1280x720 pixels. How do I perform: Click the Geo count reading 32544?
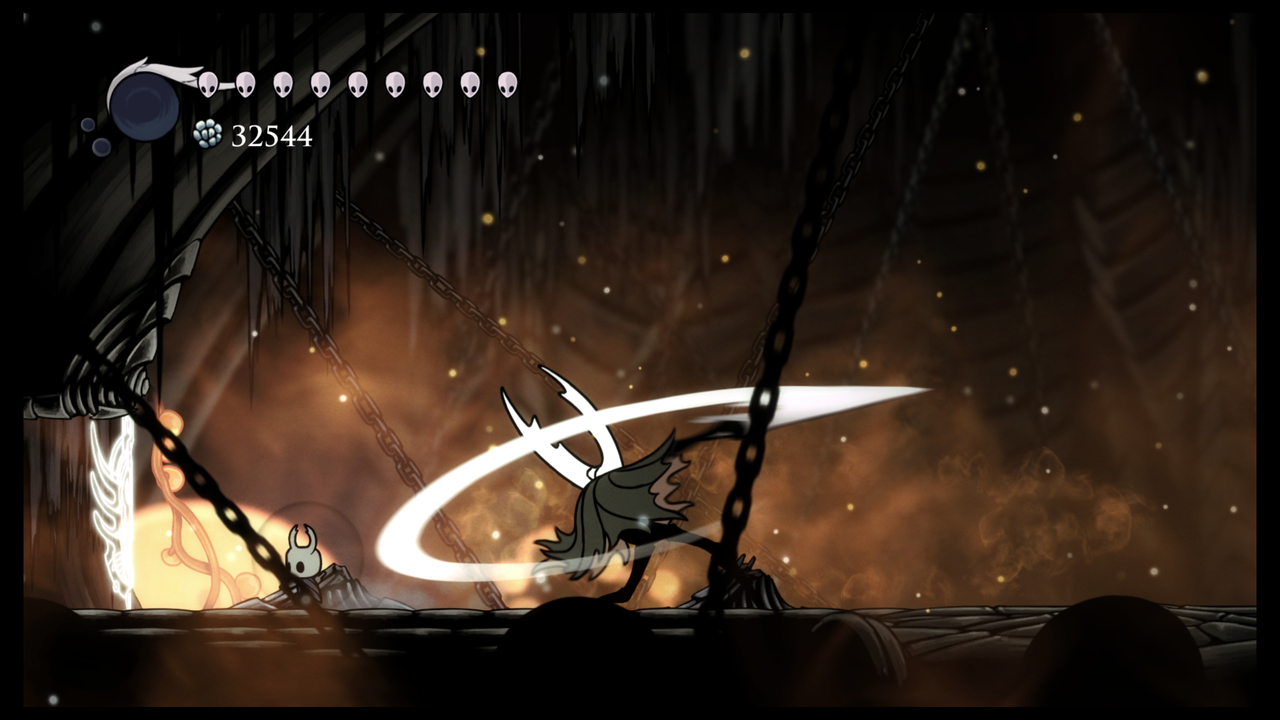coord(270,136)
